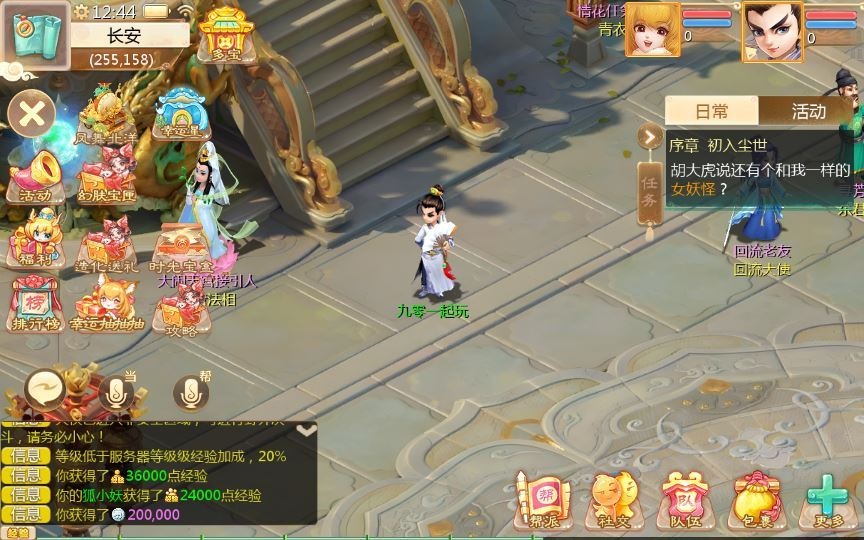Close the expanded activity icon menu
The width and height of the screenshot is (864, 540).
point(32,113)
